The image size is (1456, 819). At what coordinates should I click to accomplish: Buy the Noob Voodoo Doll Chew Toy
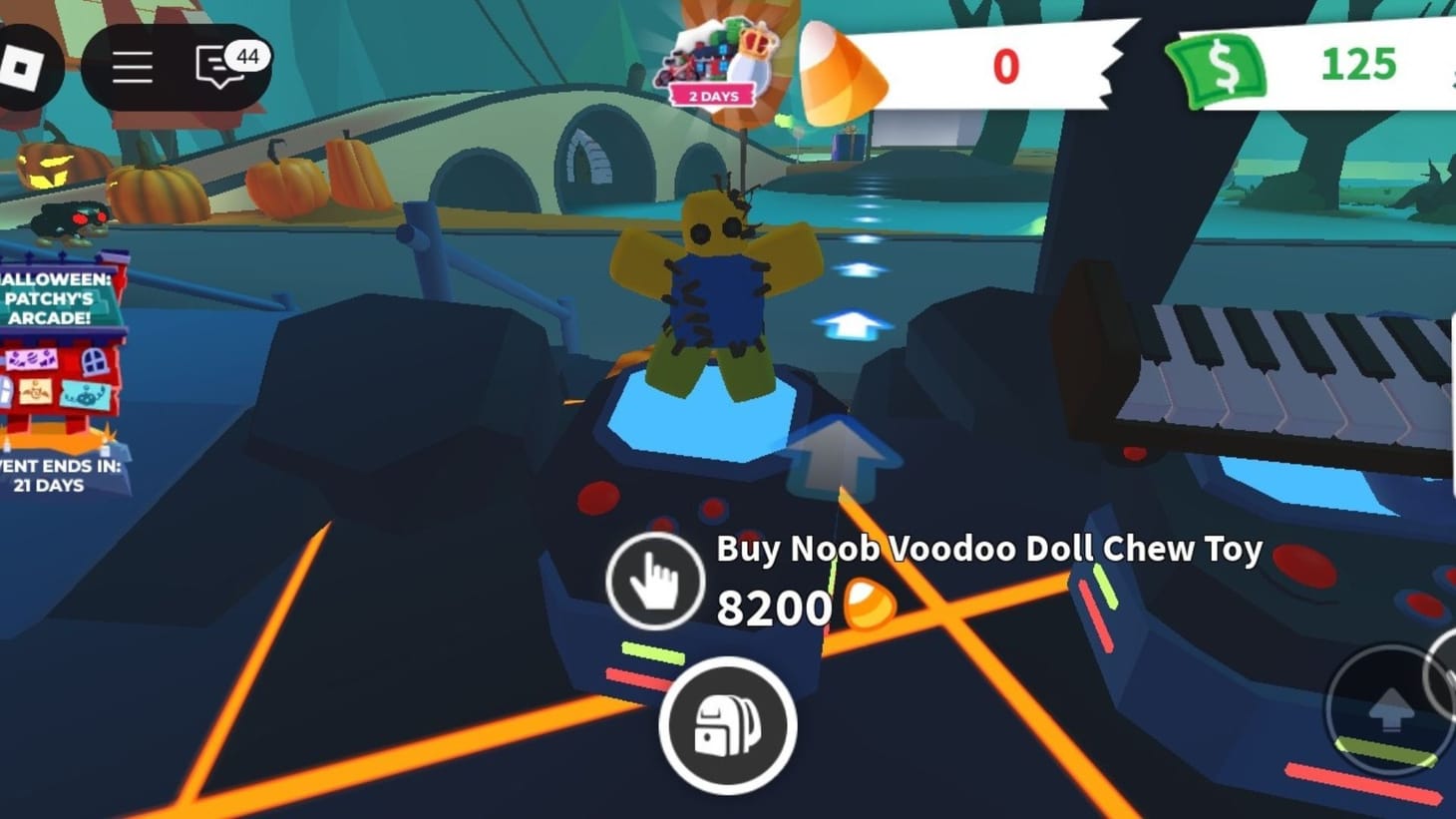pos(985,548)
